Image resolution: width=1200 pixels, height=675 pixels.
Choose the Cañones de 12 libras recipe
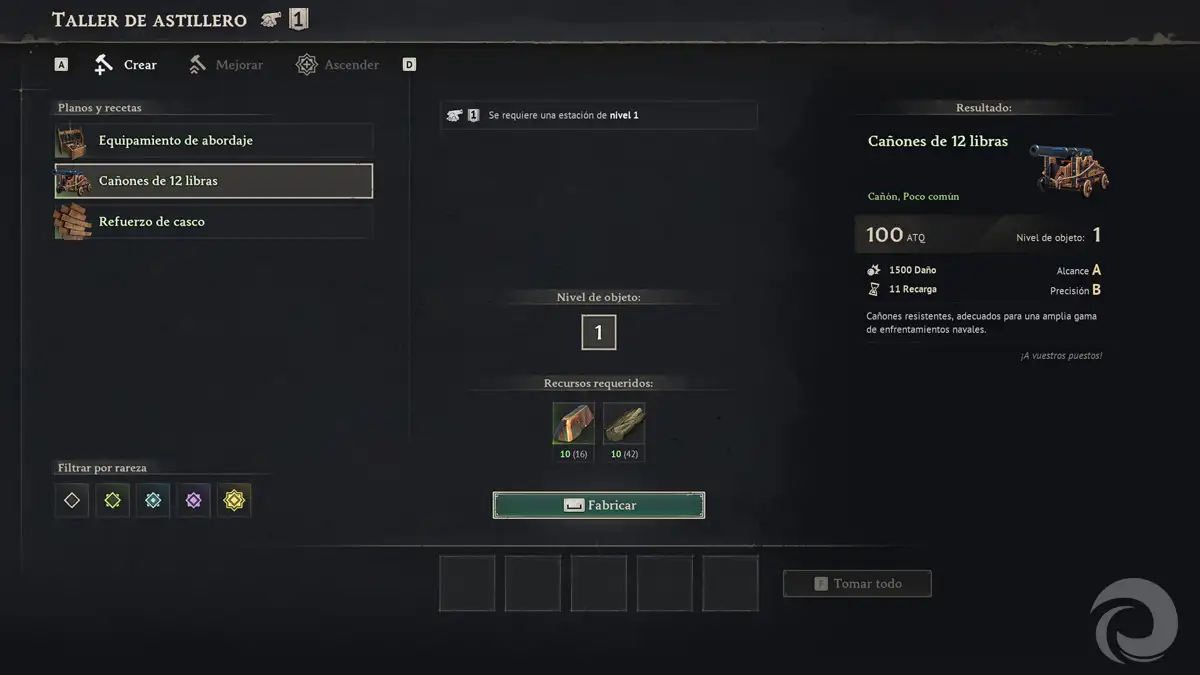click(x=213, y=181)
